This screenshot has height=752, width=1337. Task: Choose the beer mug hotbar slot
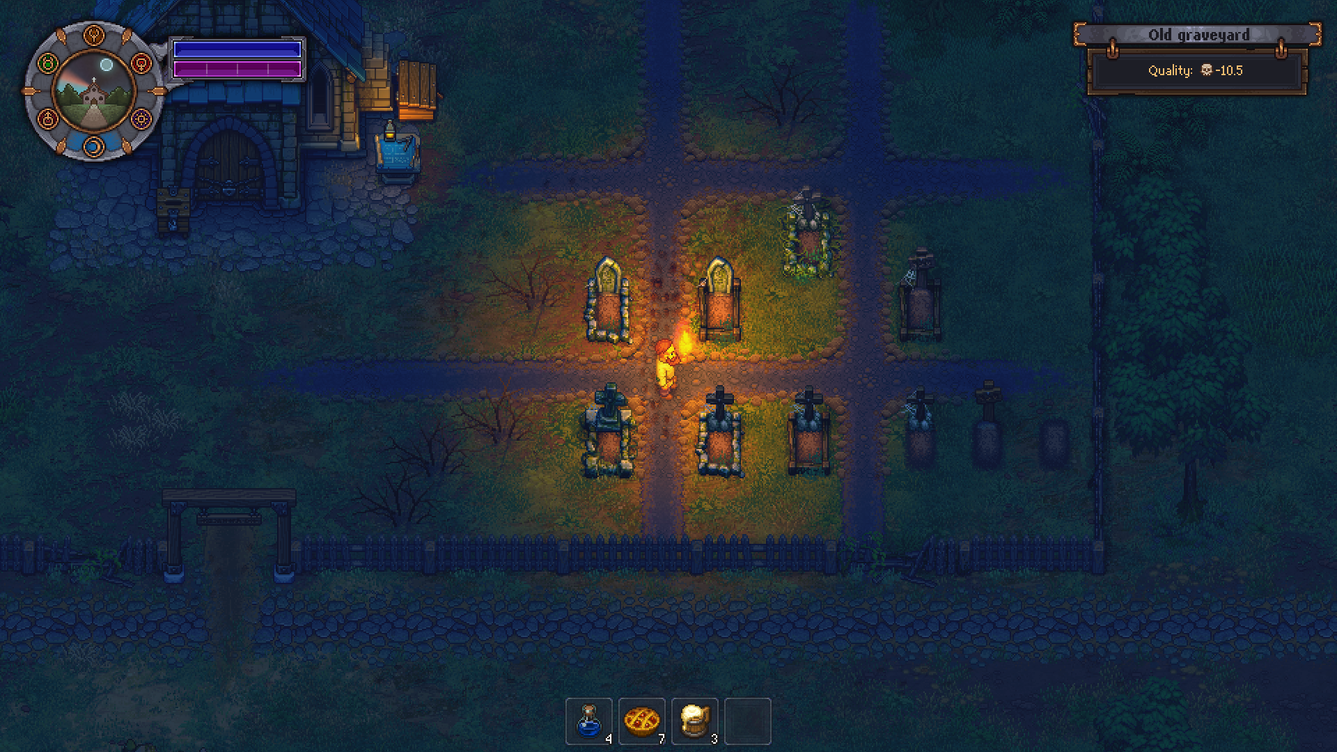tap(695, 721)
